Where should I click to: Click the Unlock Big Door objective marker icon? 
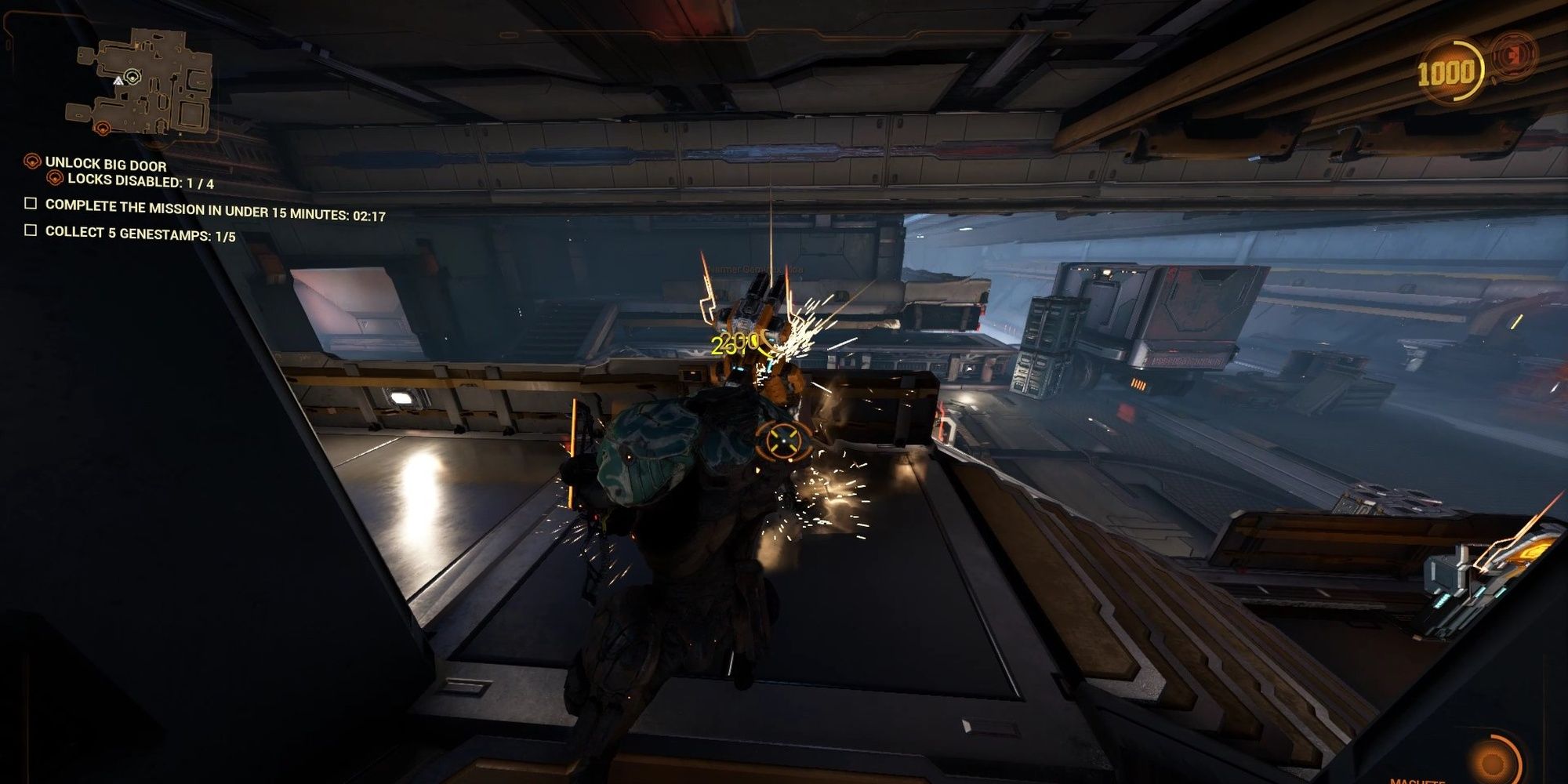[31, 162]
